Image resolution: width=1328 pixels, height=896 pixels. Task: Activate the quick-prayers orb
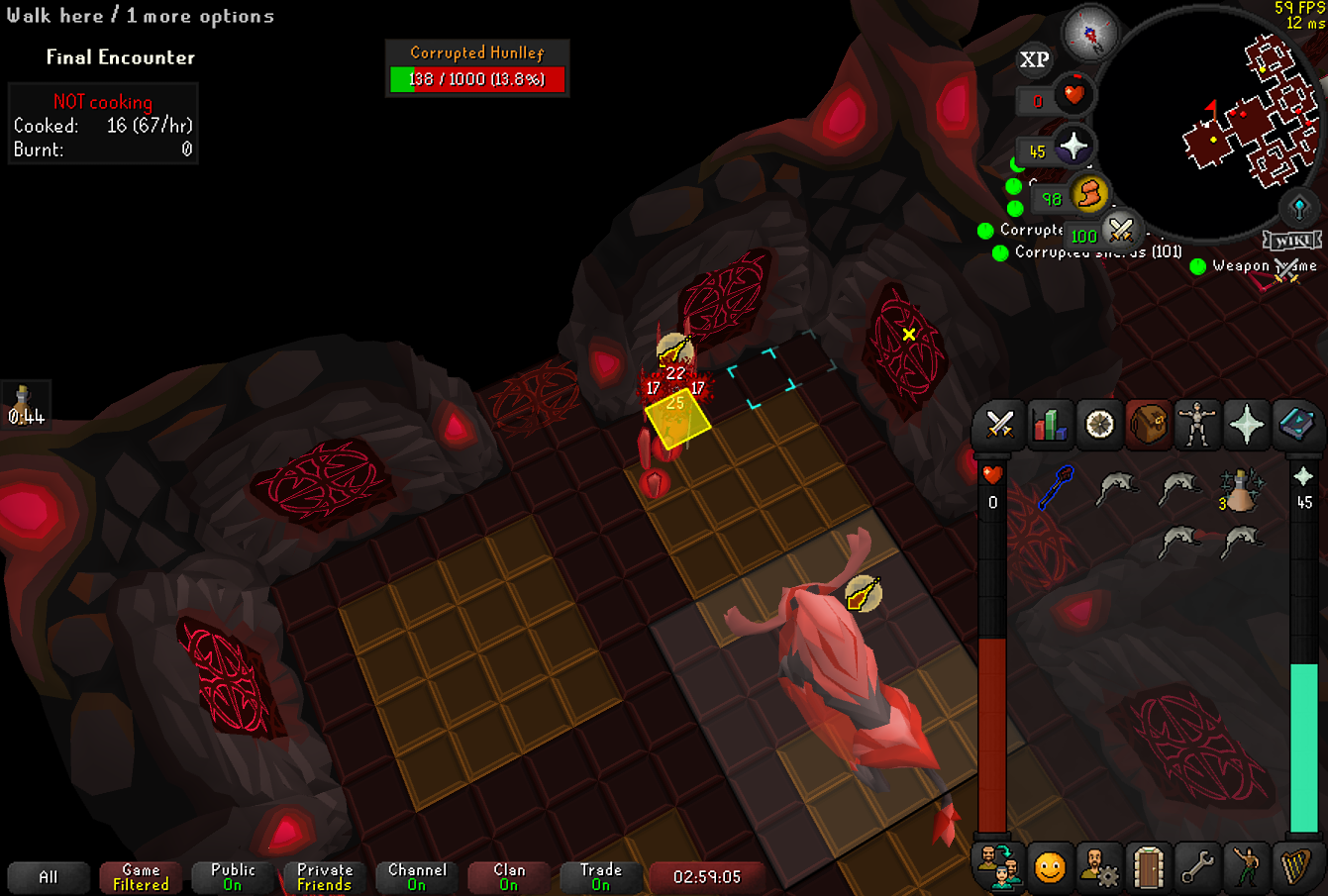pos(1073,148)
